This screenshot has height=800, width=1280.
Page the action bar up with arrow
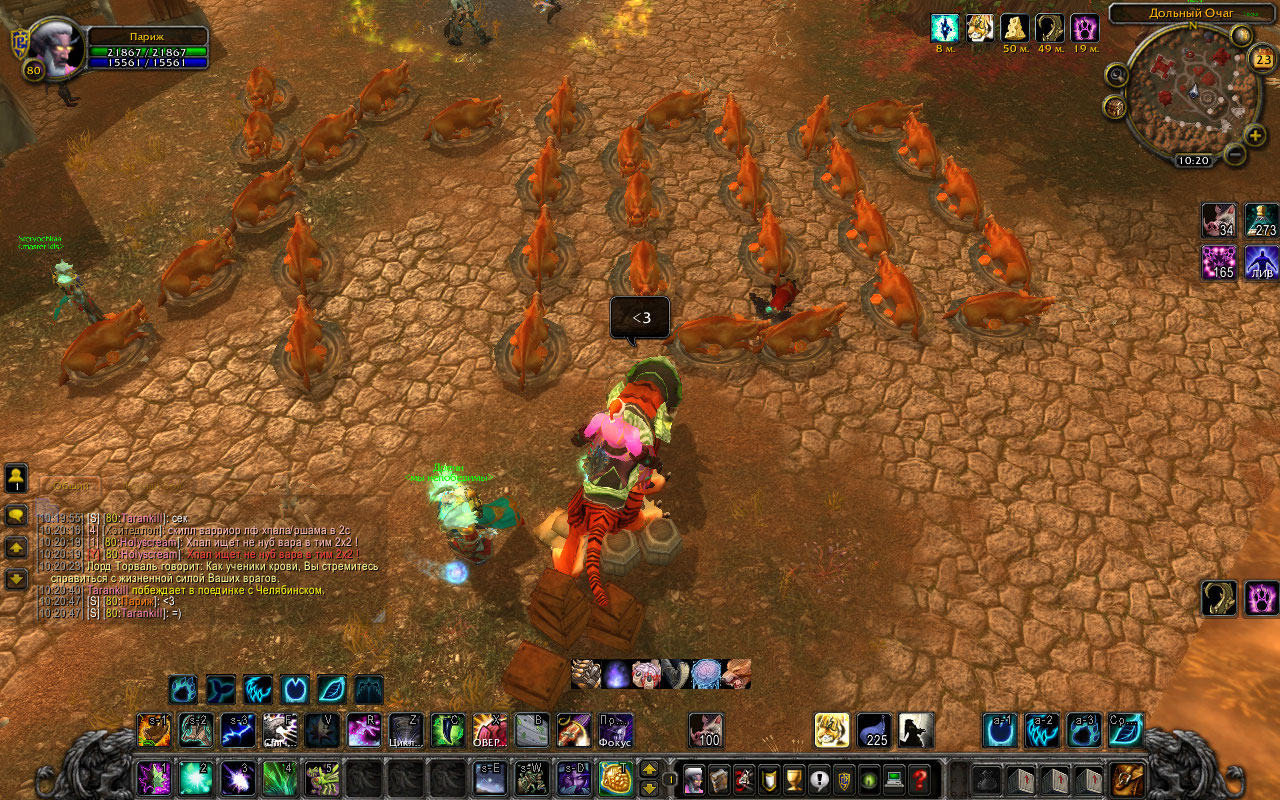tap(649, 769)
